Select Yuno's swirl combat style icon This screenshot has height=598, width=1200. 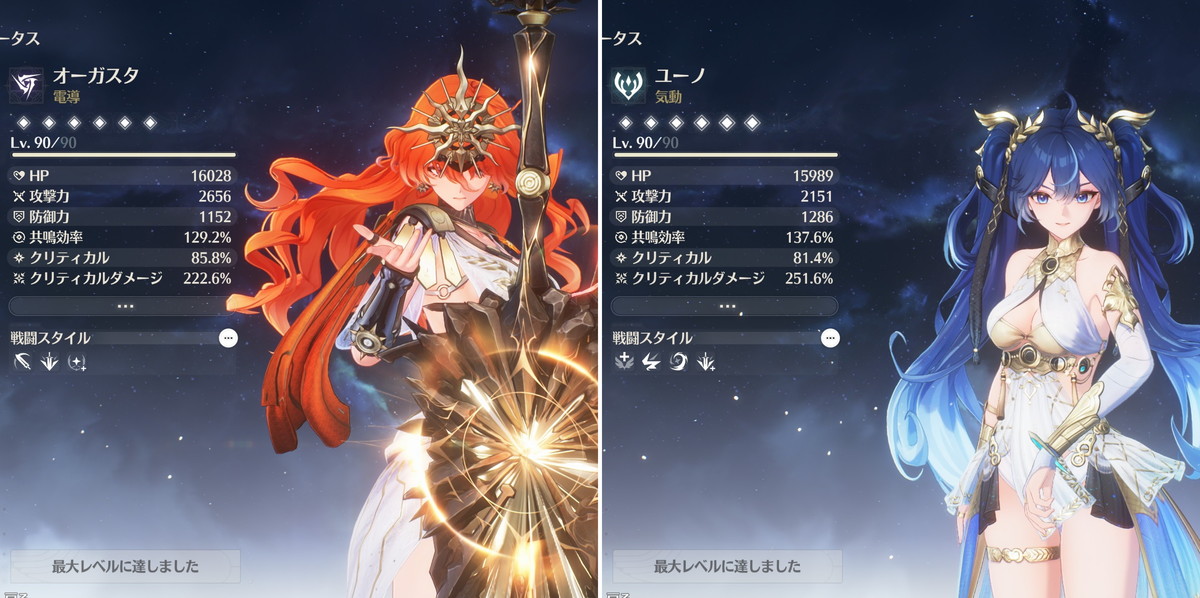[x=678, y=363]
